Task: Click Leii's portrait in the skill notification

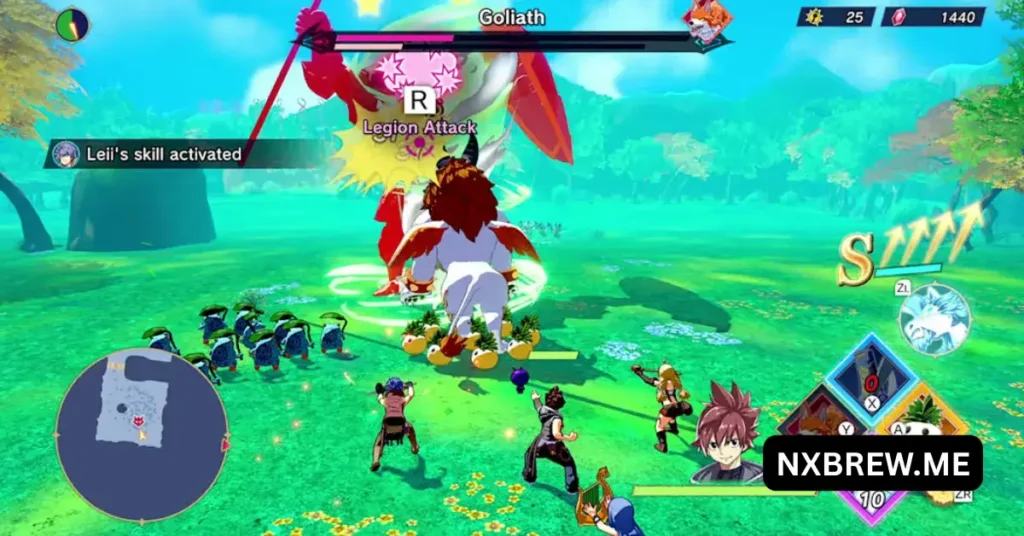Action: (x=67, y=154)
